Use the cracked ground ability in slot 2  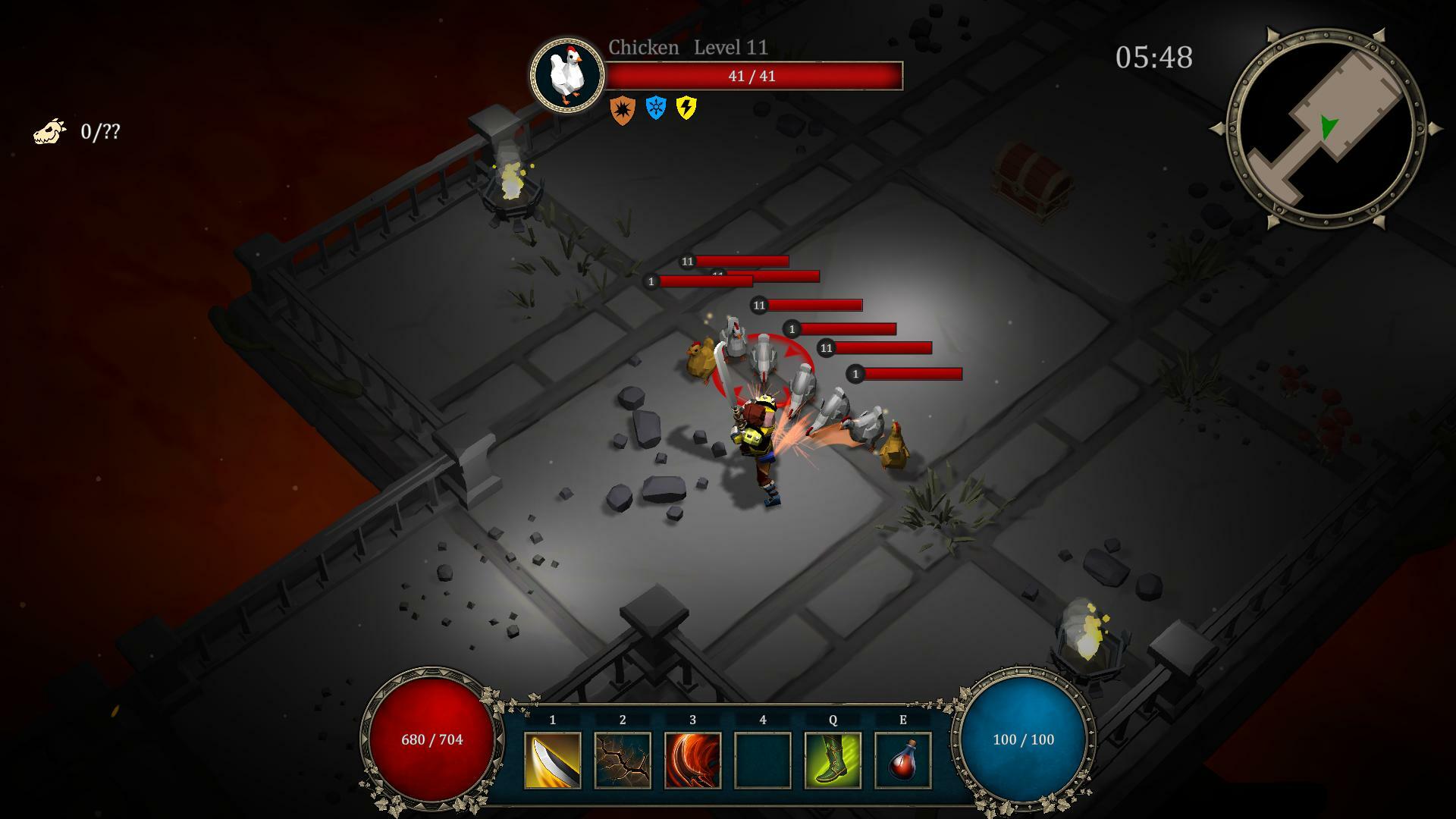point(623,760)
